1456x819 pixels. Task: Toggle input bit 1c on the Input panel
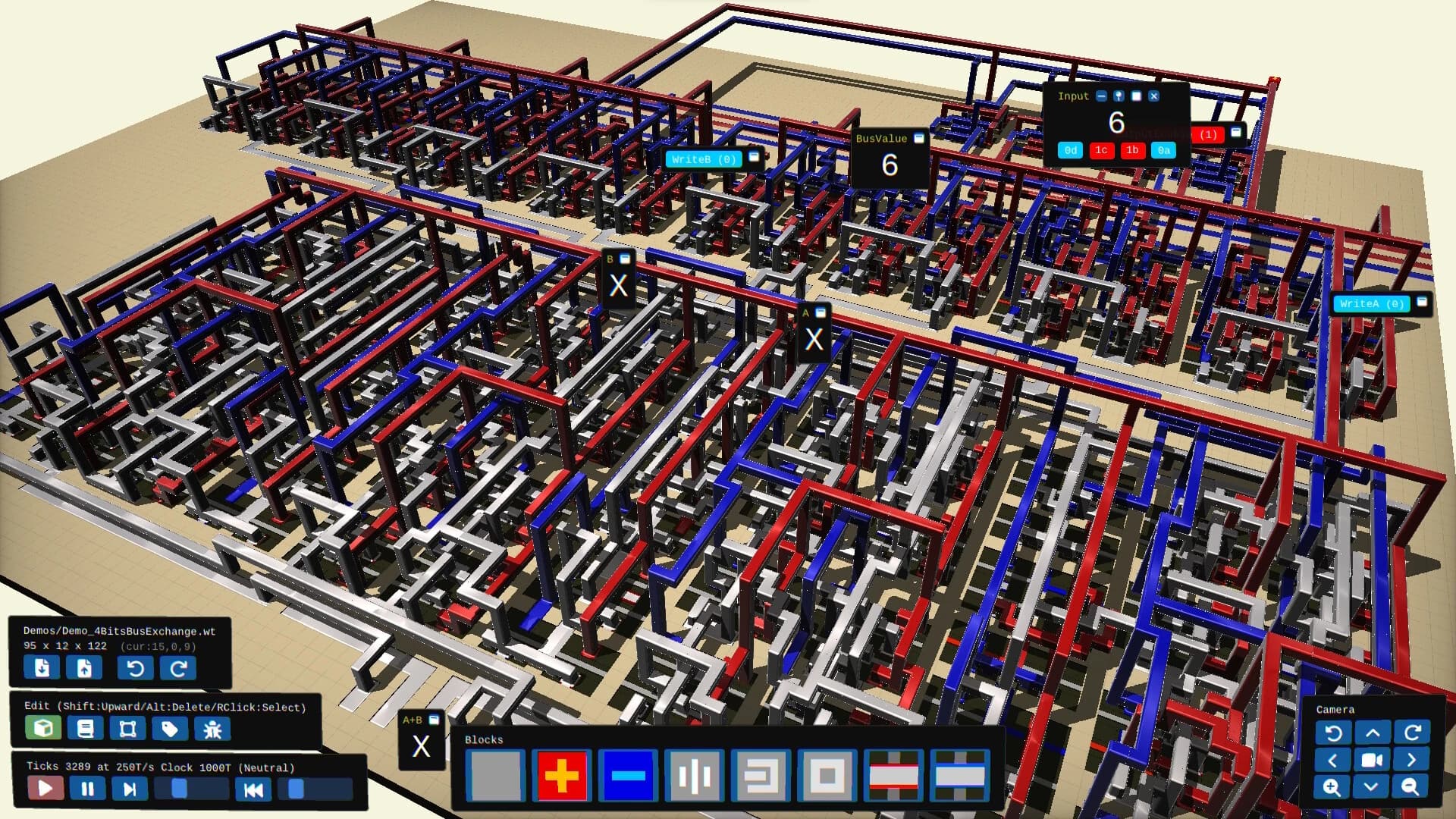tap(1101, 150)
